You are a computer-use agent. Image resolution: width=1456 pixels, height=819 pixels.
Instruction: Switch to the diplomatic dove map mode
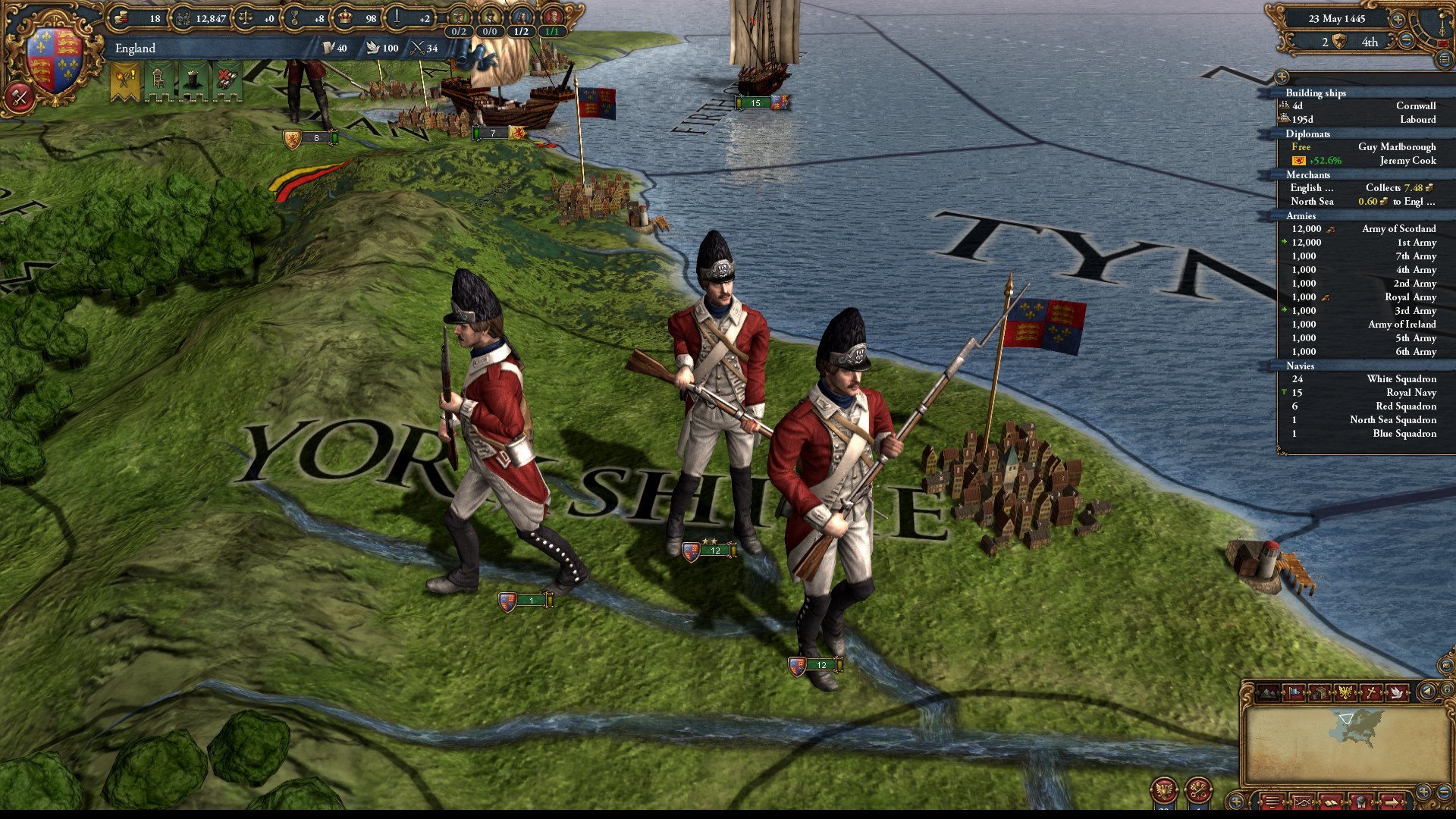(1396, 692)
